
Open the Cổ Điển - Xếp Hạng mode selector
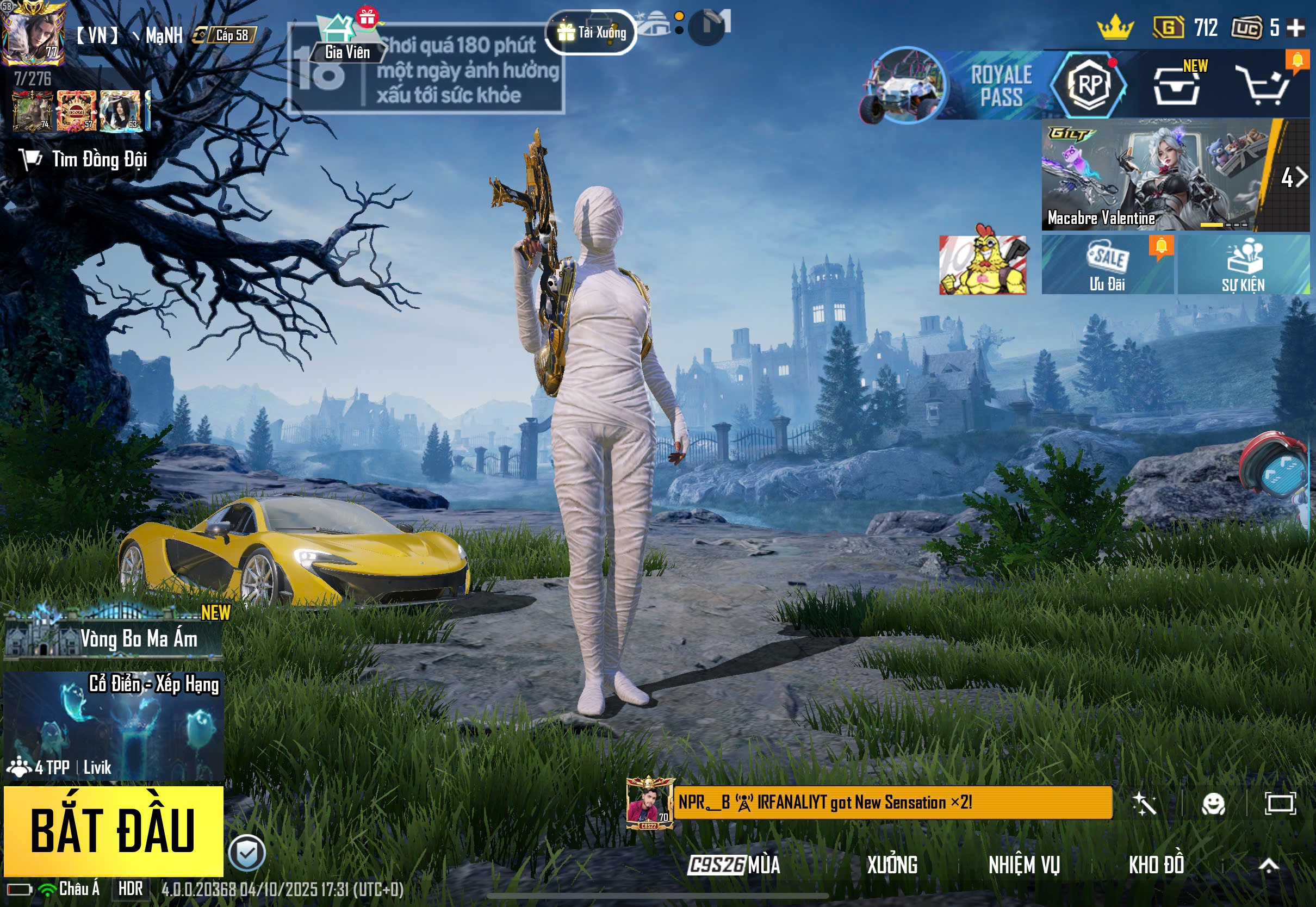coord(113,726)
